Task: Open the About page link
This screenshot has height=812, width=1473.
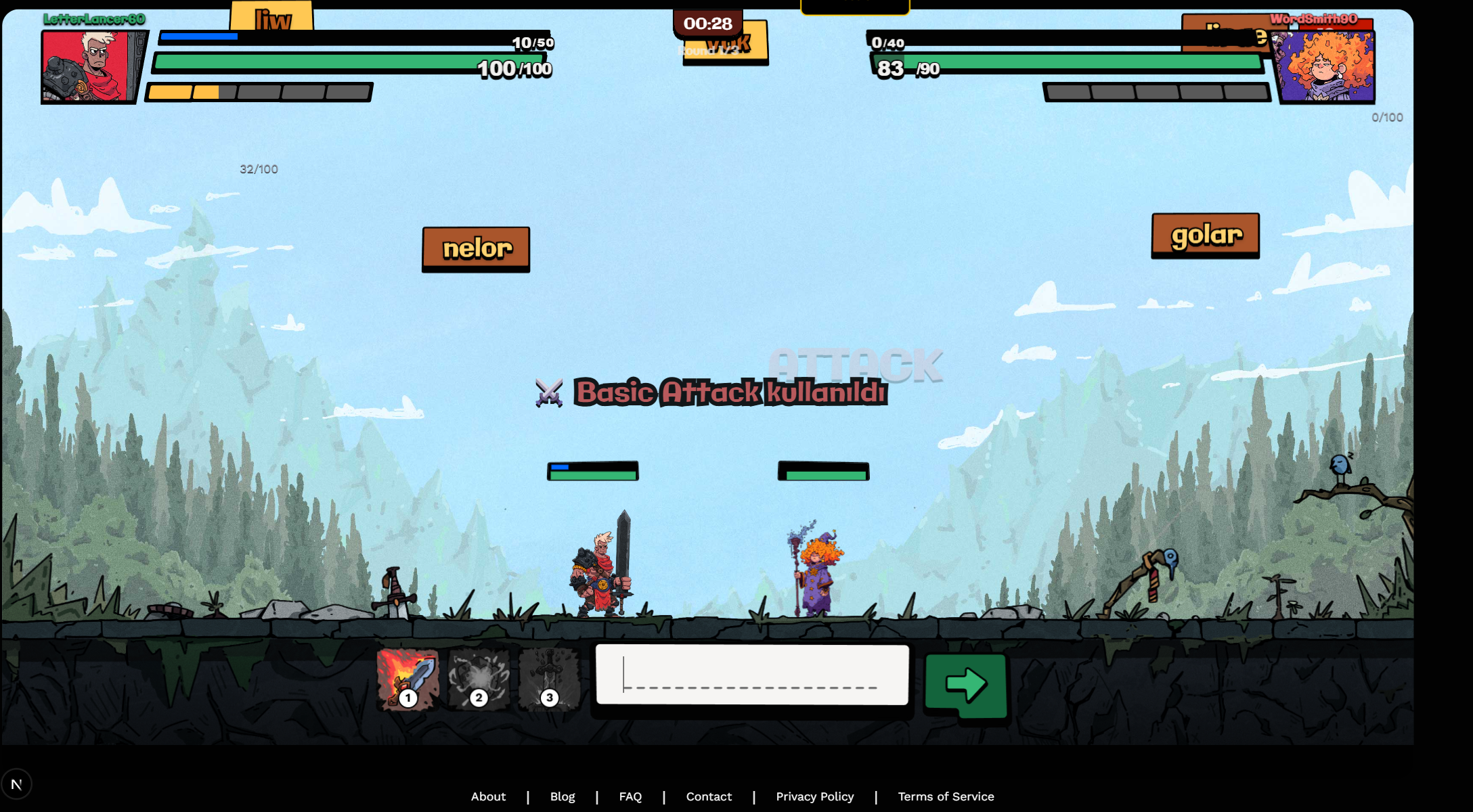Action: click(x=488, y=796)
